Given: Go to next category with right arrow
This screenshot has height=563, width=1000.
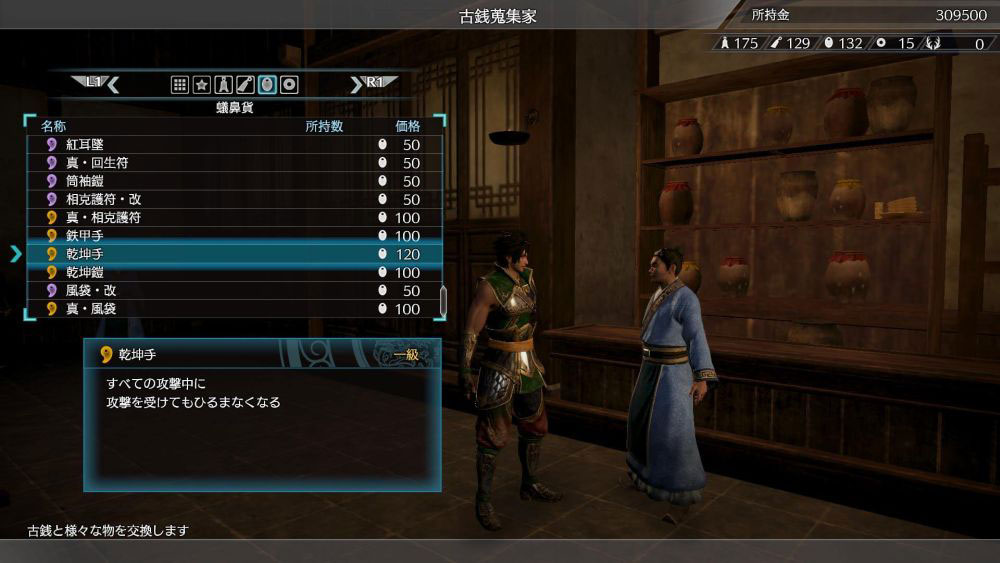Looking at the screenshot, I should pyautogui.click(x=356, y=85).
